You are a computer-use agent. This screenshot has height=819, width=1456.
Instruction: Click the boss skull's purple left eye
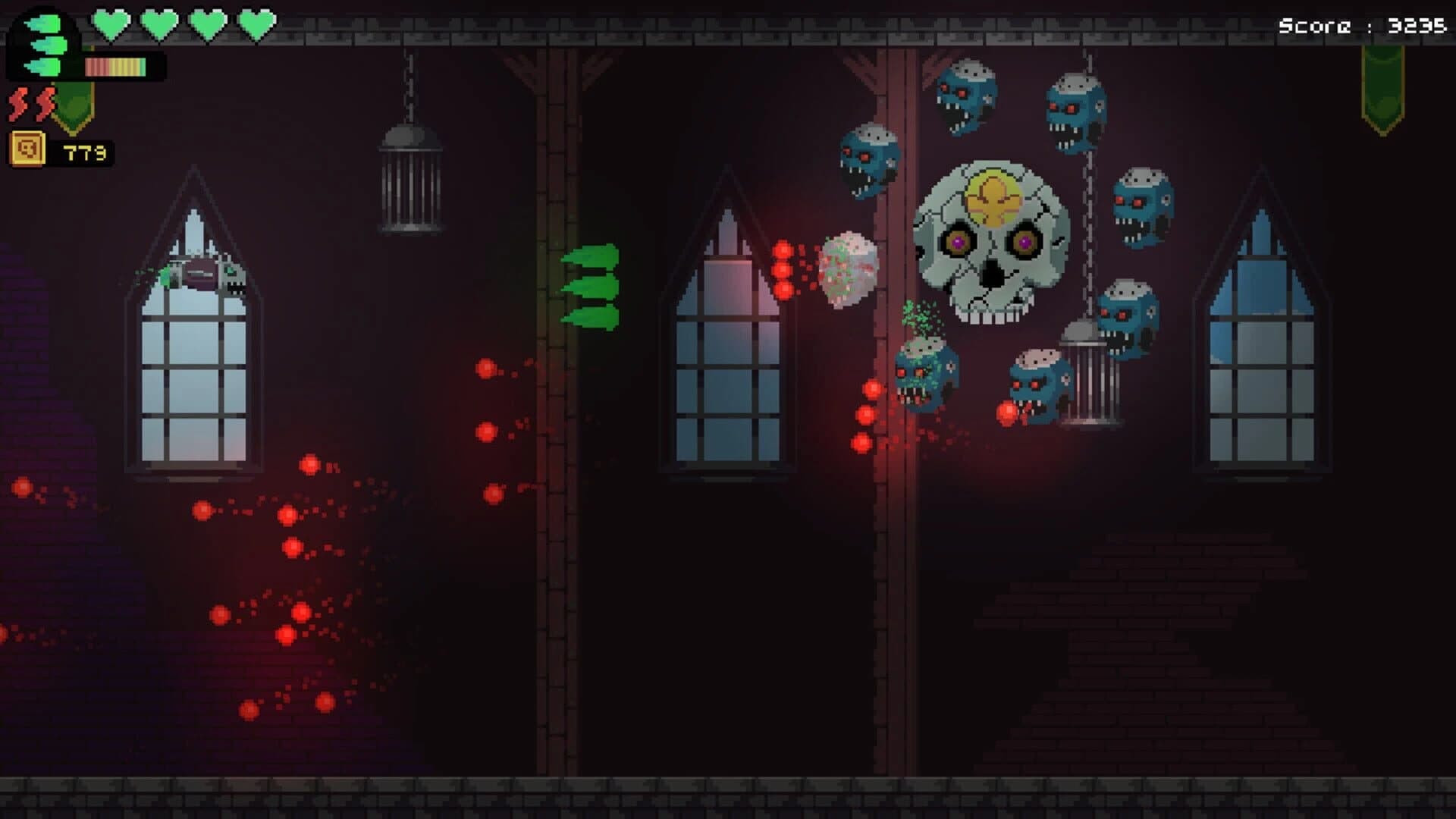tap(959, 240)
